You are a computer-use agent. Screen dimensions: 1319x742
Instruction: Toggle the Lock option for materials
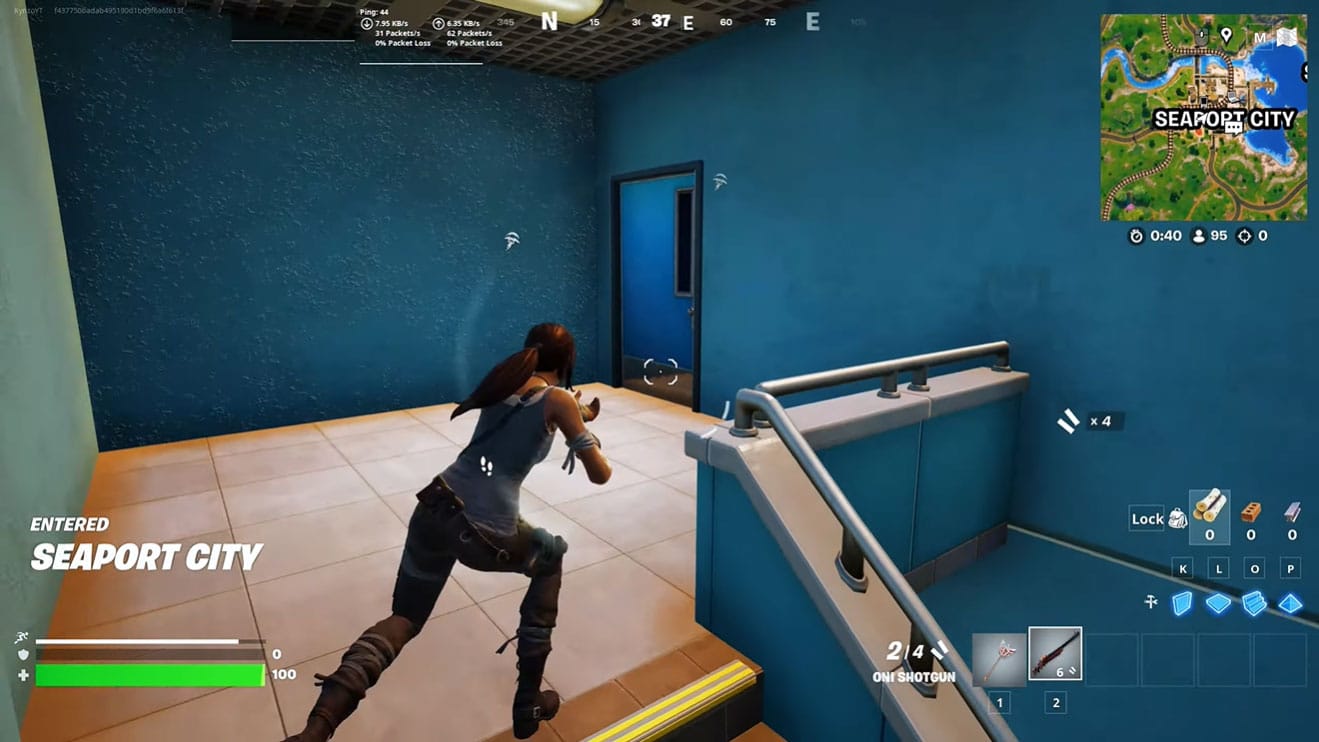(x=1147, y=519)
